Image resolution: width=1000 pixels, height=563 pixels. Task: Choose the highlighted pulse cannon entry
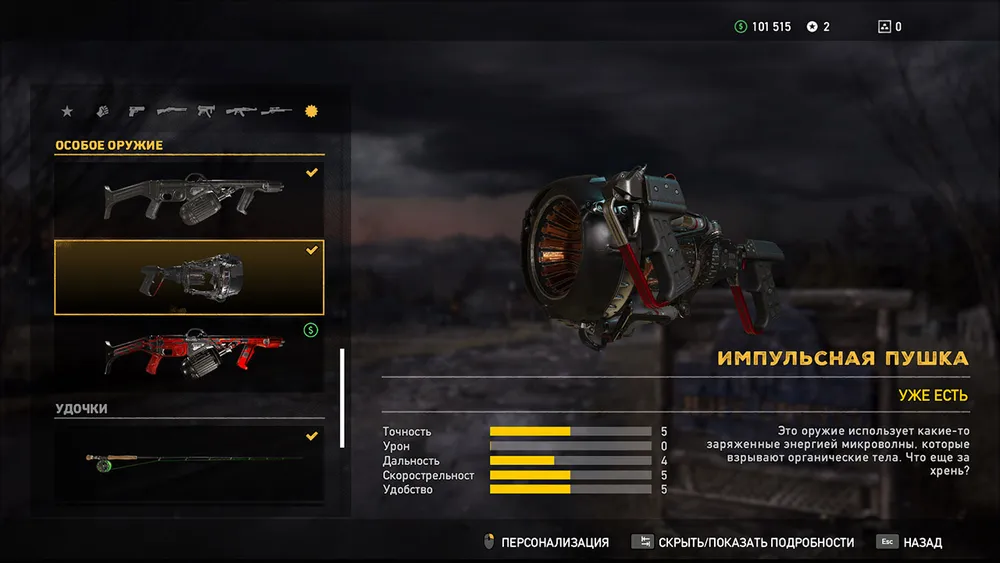tap(189, 277)
